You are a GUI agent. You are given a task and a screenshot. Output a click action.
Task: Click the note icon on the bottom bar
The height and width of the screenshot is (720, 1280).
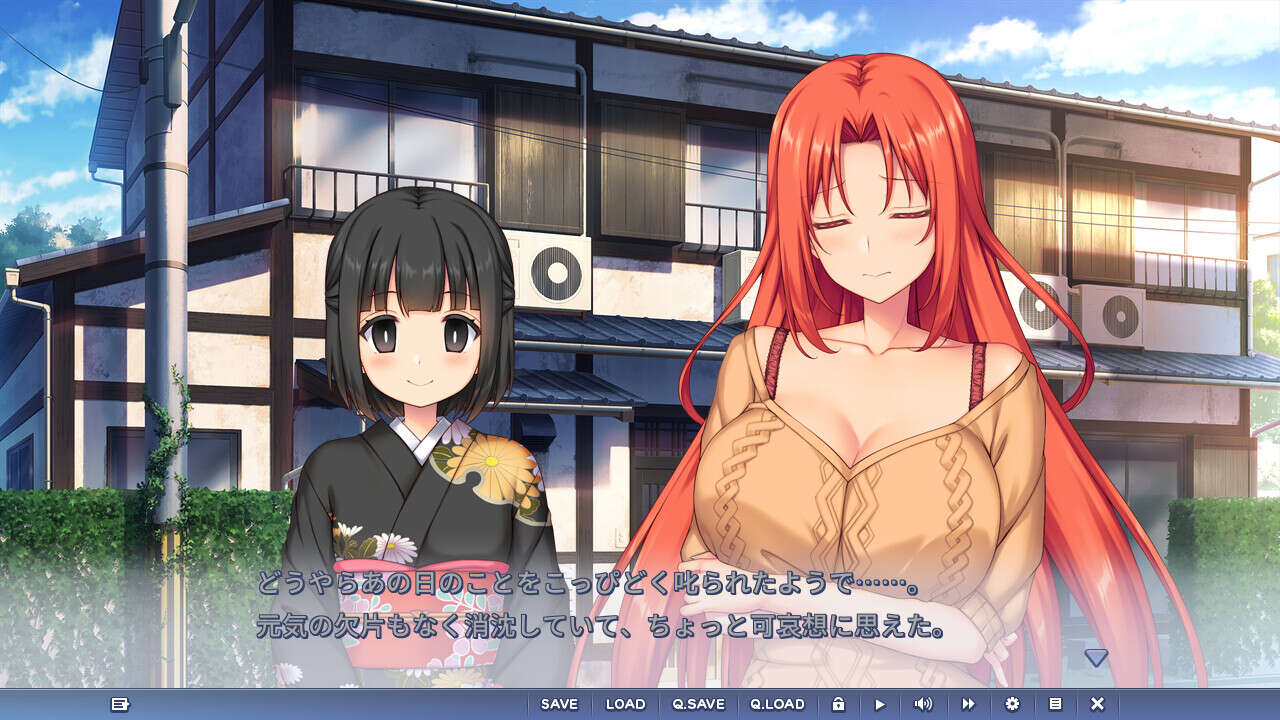tap(120, 704)
